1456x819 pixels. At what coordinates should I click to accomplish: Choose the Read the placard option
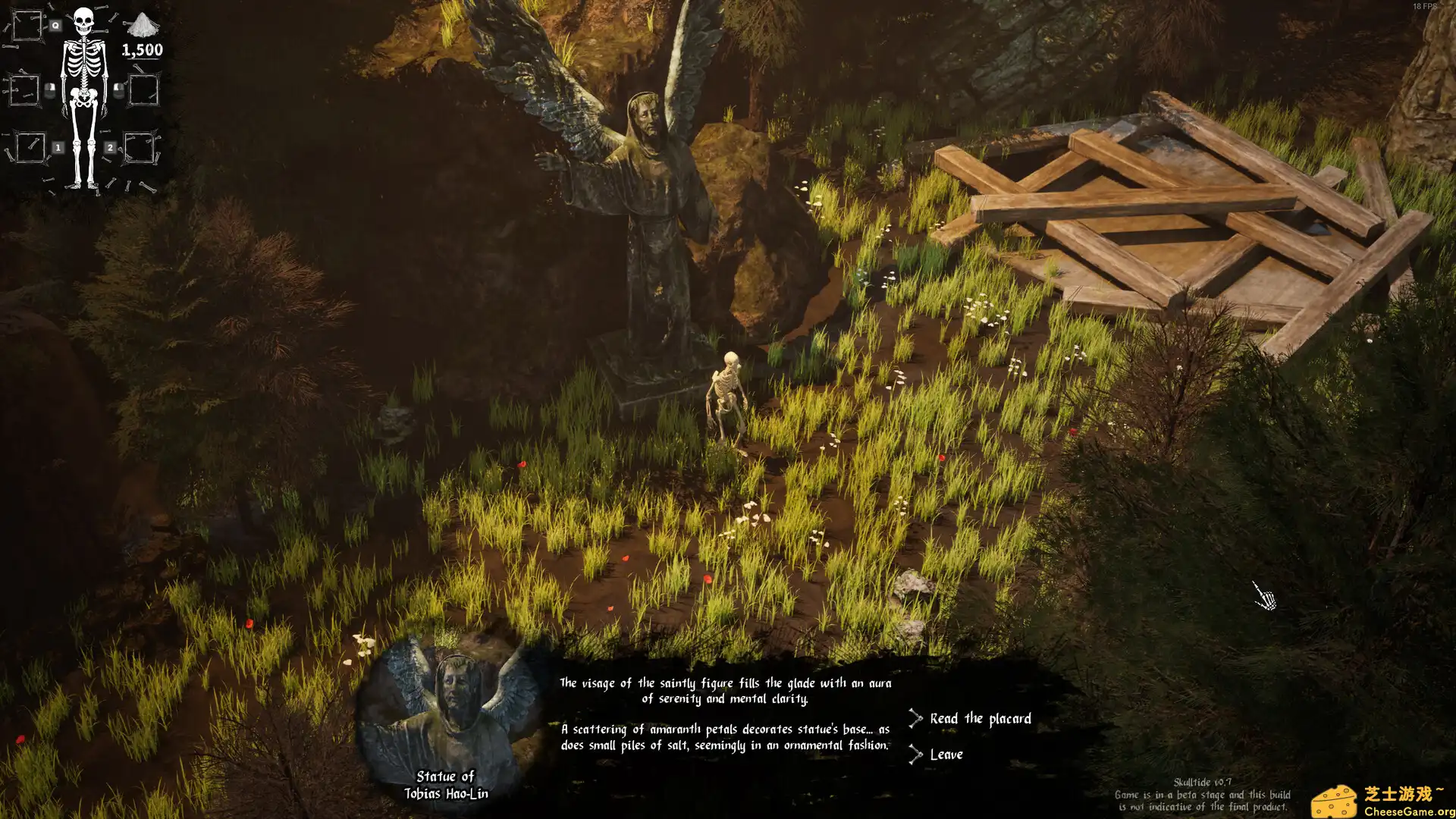[981, 718]
